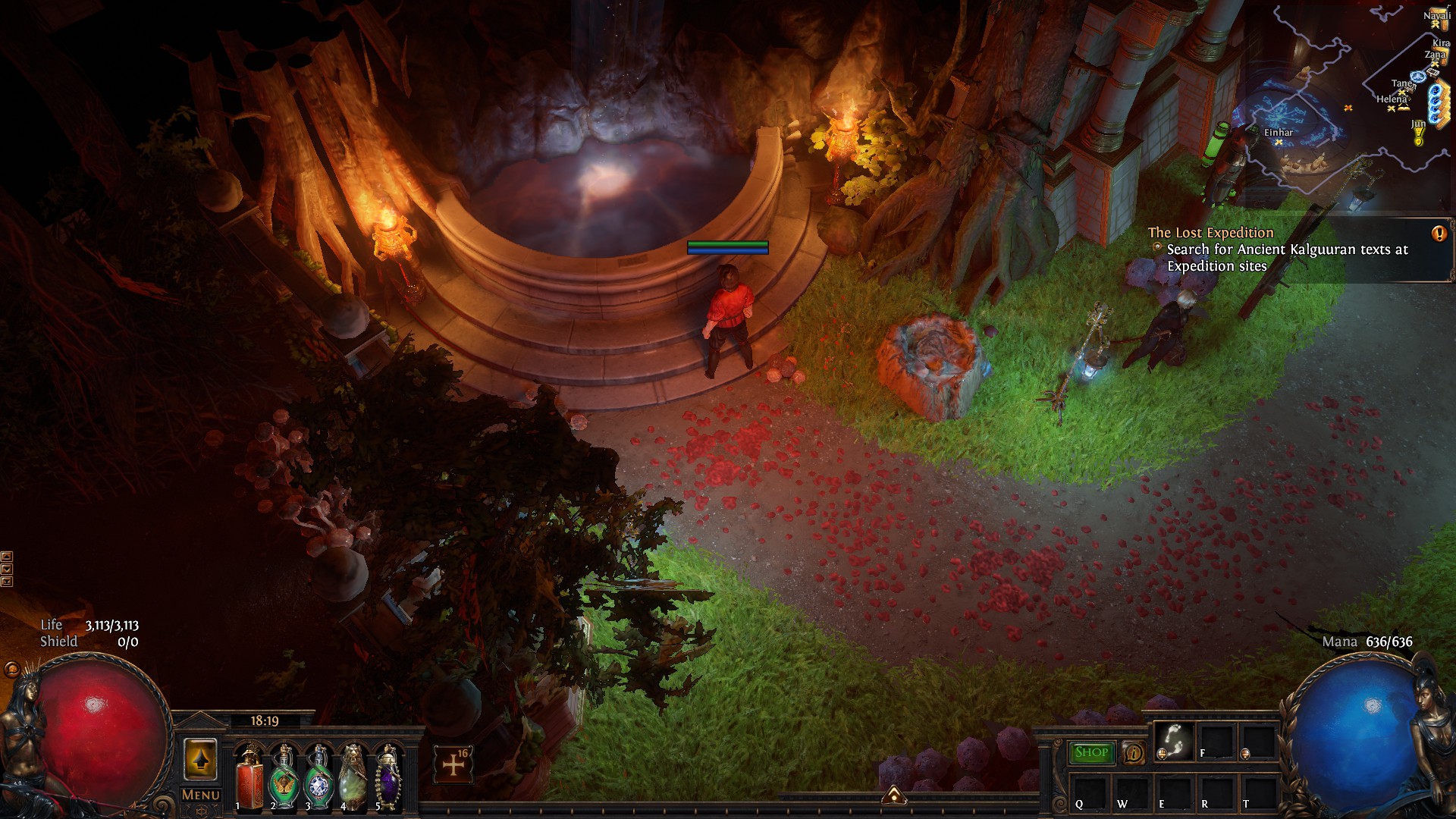Image resolution: width=1456 pixels, height=819 pixels.
Task: Click the orange exclamation quest alert icon
Action: [1439, 234]
